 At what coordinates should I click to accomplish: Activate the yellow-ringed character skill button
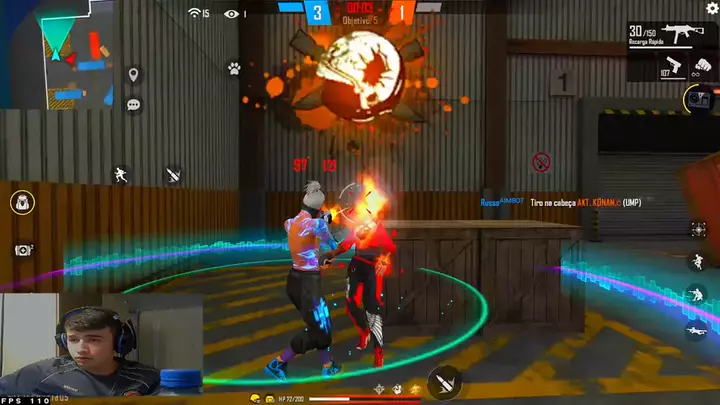[x=697, y=99]
